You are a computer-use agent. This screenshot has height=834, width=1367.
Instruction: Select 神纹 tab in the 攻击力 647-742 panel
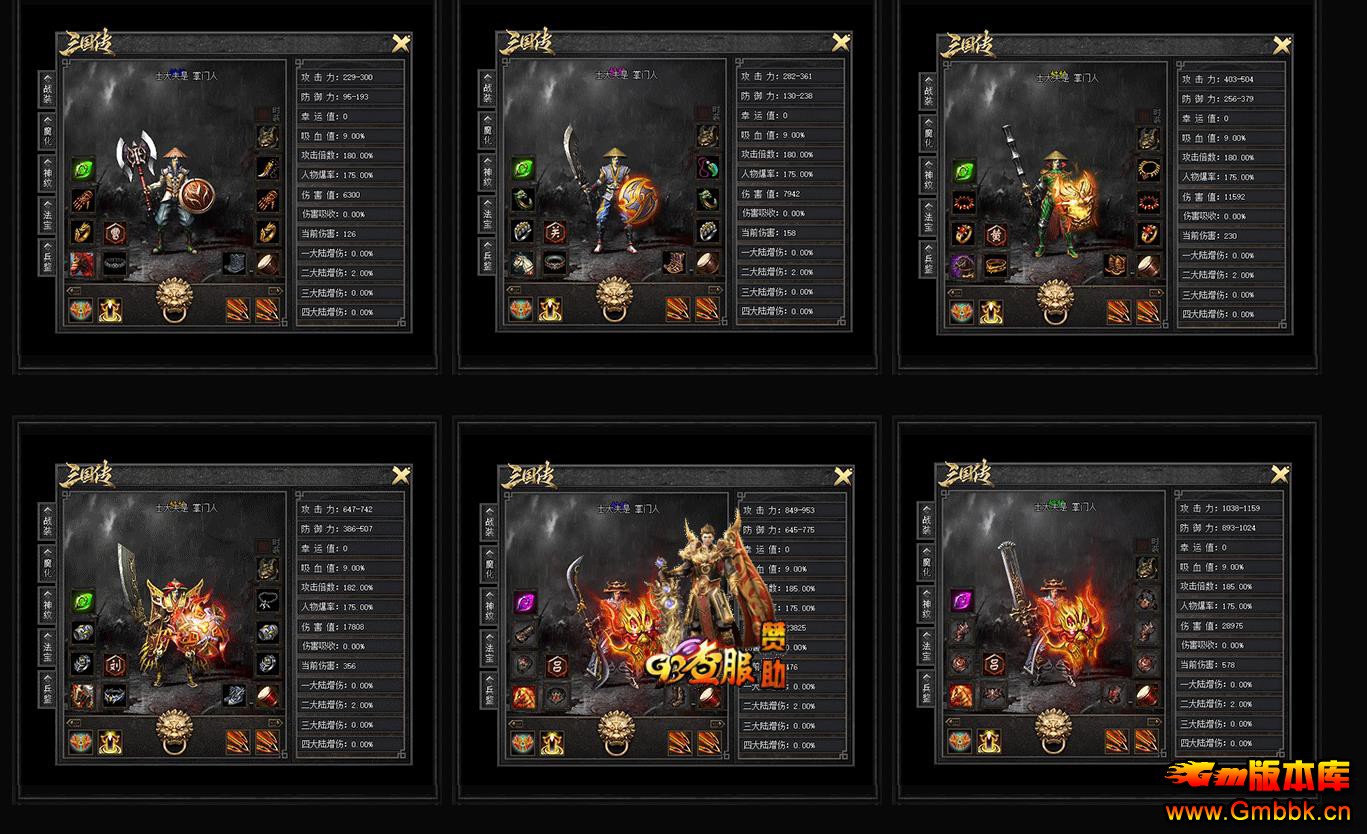(47, 603)
